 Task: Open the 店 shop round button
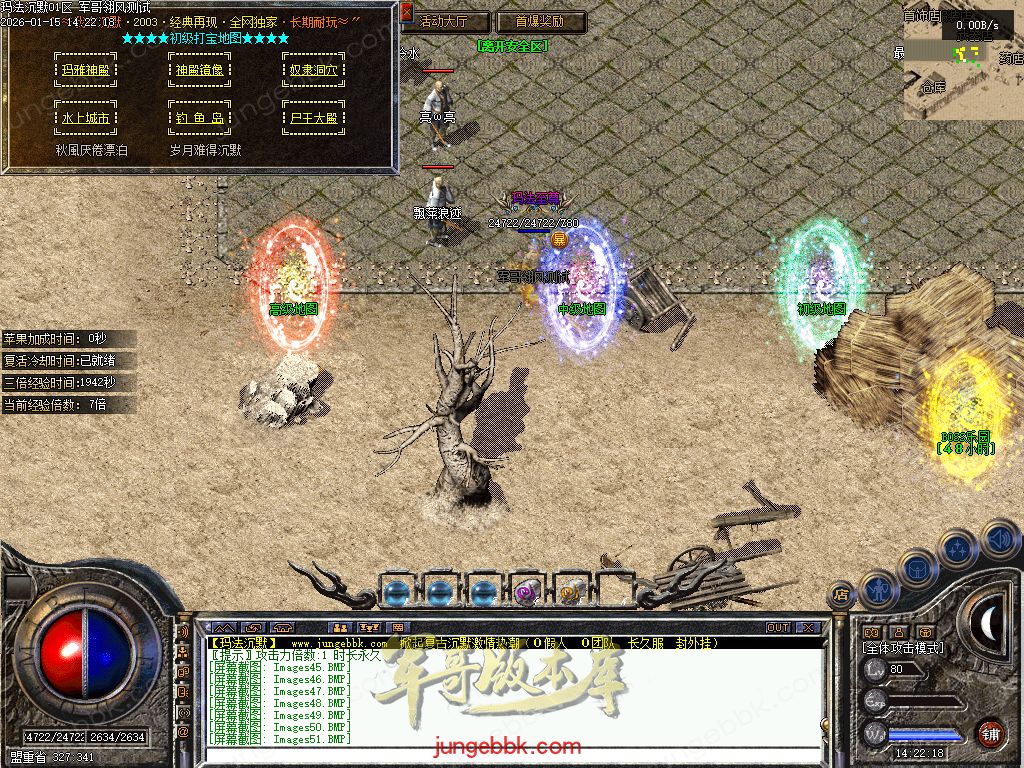click(x=840, y=595)
